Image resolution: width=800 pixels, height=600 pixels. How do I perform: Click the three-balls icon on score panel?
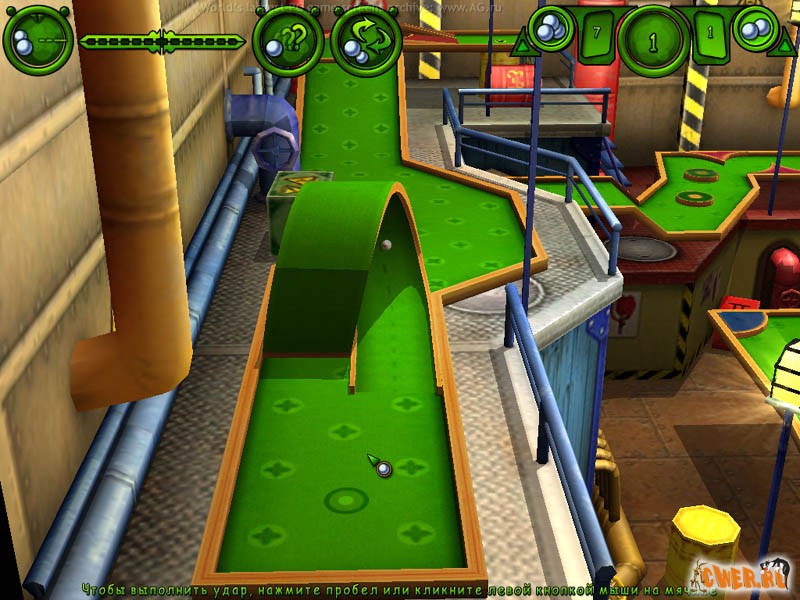(x=549, y=30)
